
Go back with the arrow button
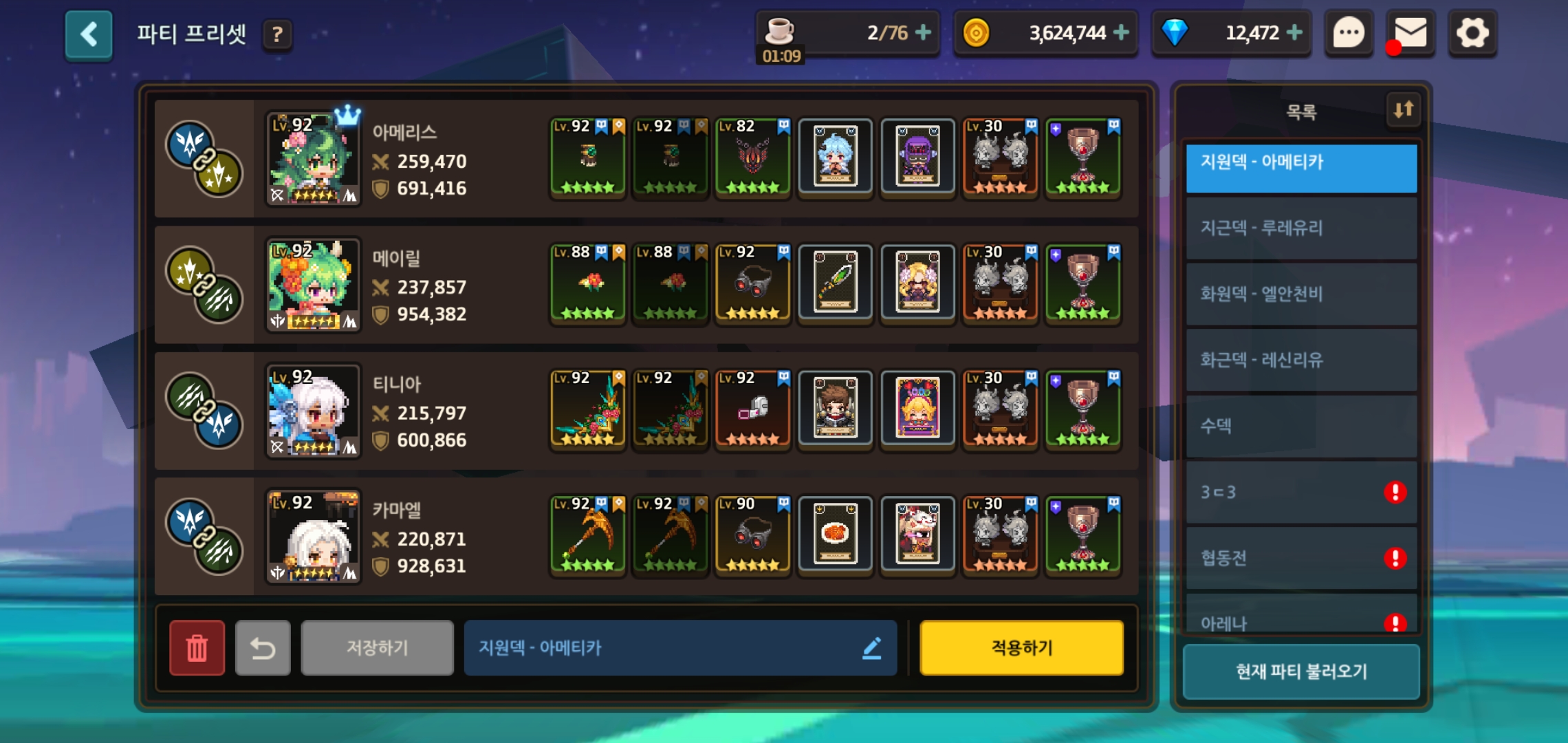[89, 34]
